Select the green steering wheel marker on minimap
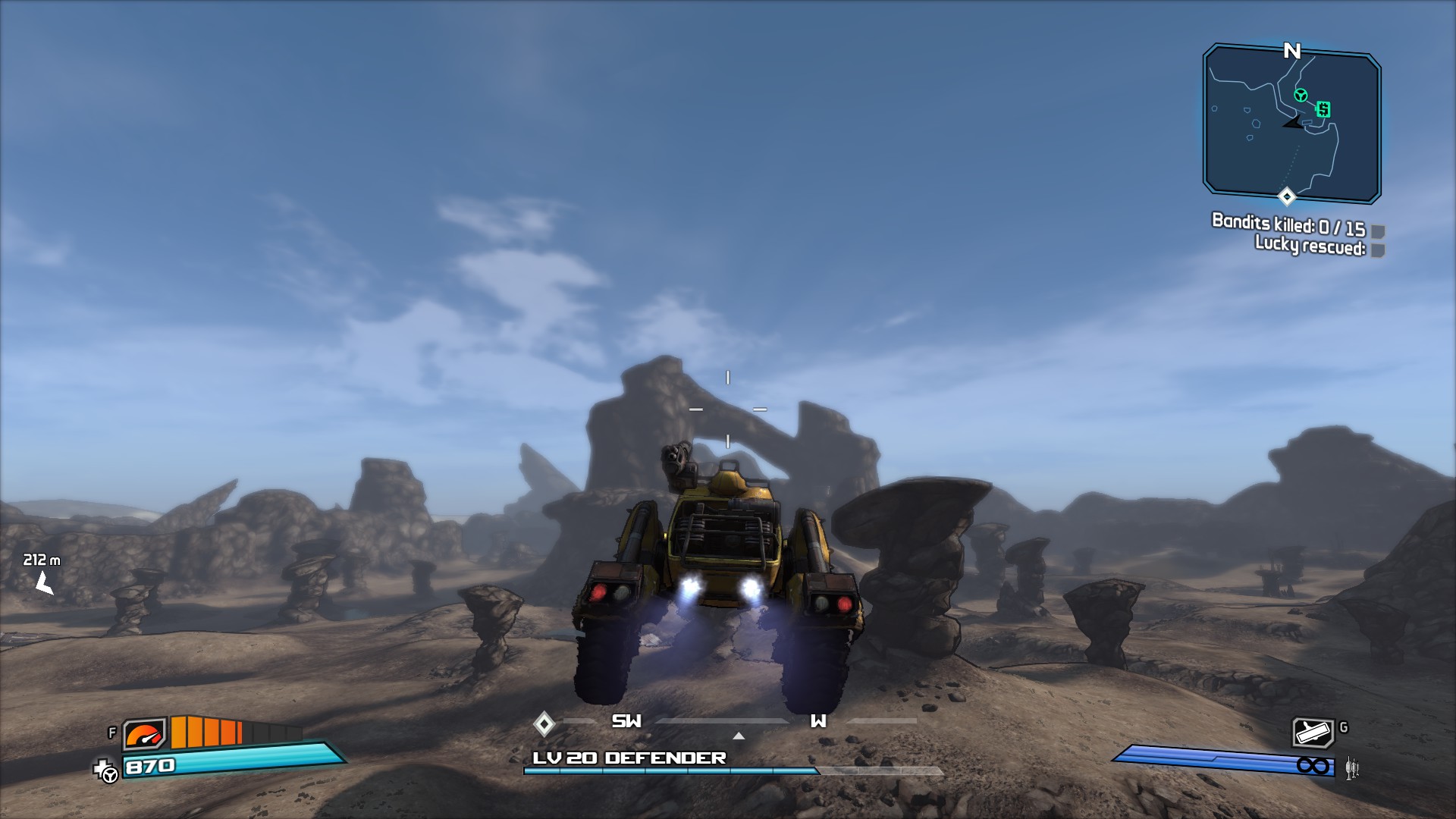 point(1301,96)
